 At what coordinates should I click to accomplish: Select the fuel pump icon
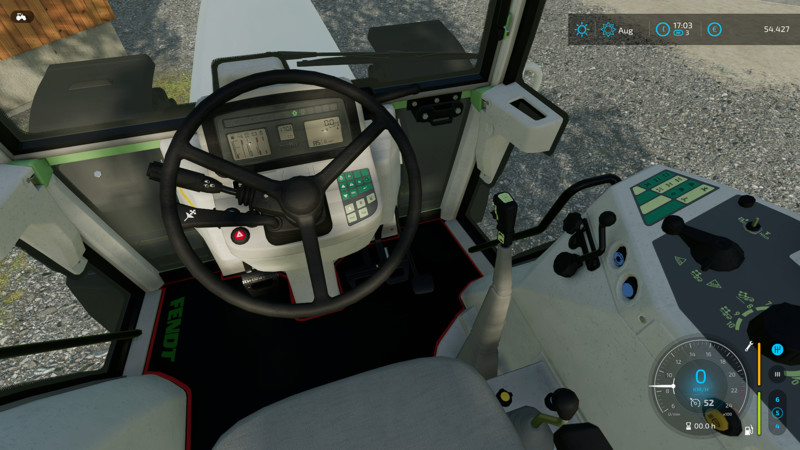pos(747,430)
